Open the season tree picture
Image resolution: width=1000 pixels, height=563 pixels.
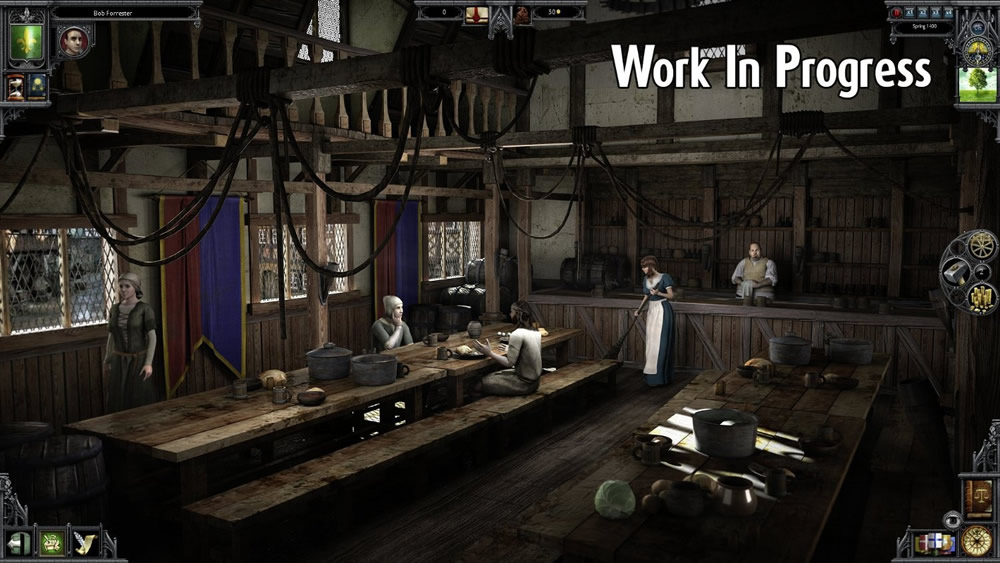(x=976, y=85)
